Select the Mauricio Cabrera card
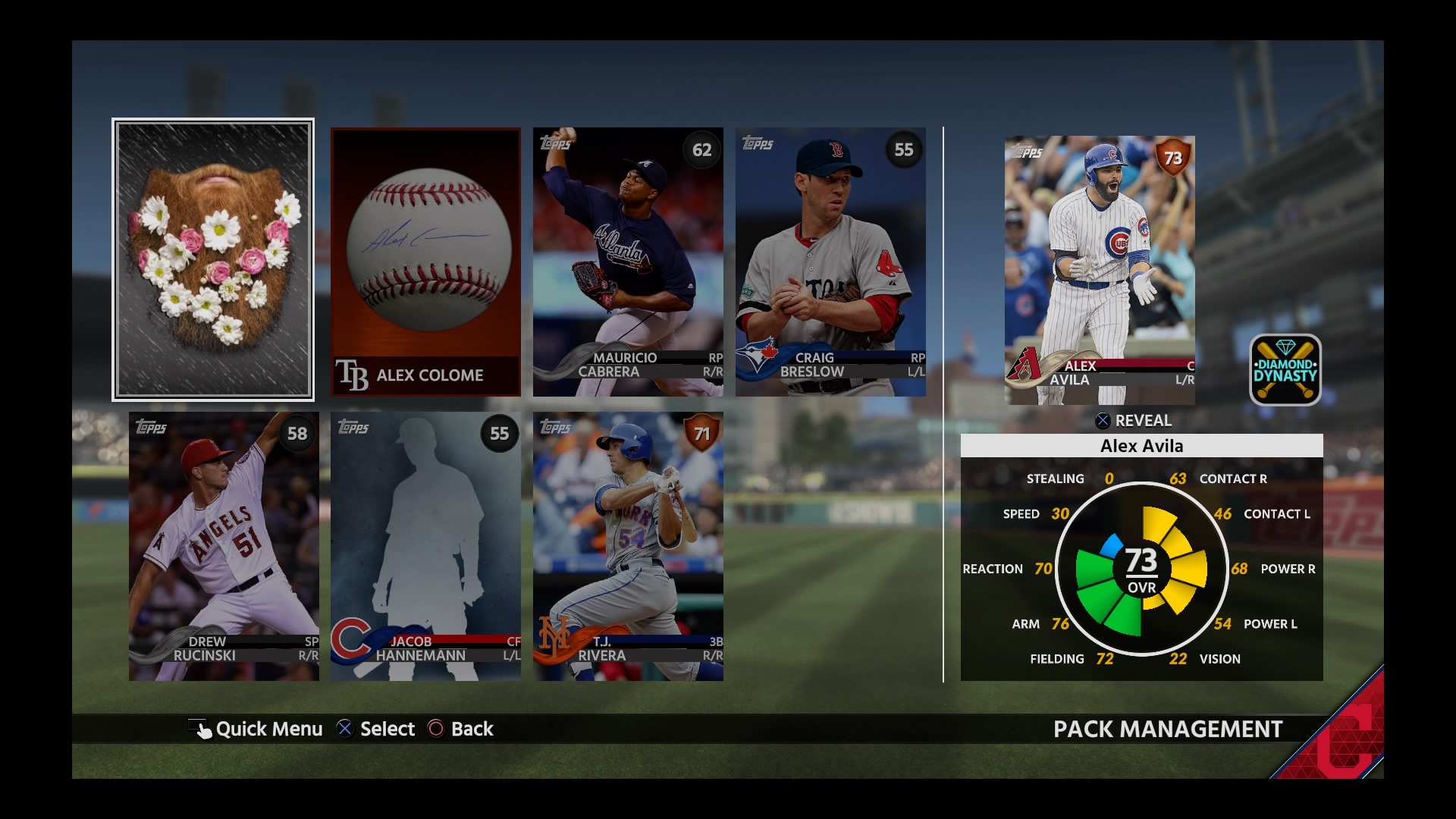The width and height of the screenshot is (1456, 819). click(628, 262)
